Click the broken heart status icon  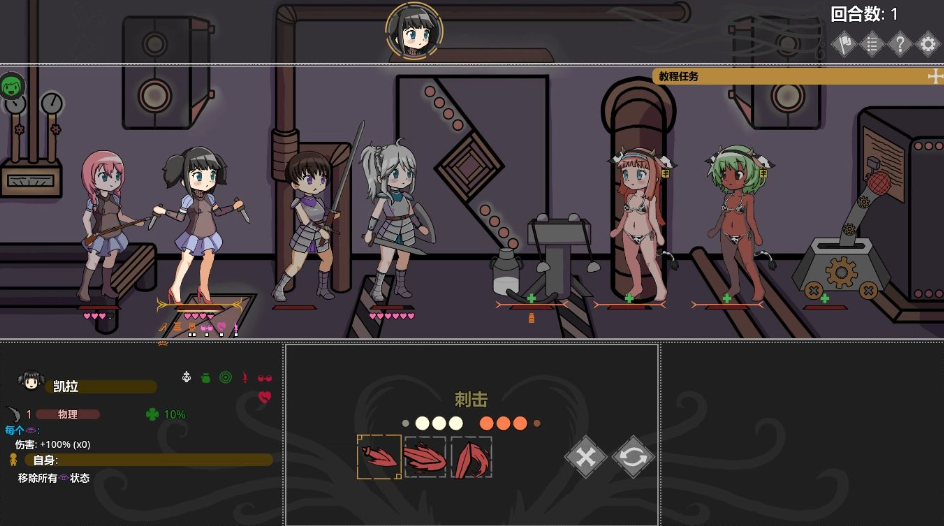click(265, 397)
